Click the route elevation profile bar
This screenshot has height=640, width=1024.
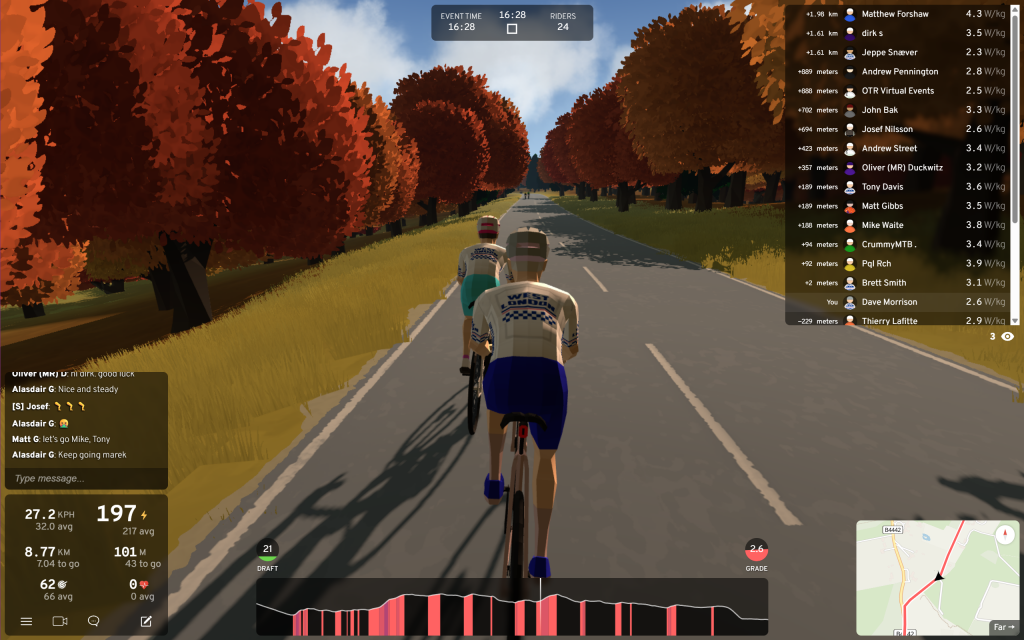[x=511, y=613]
